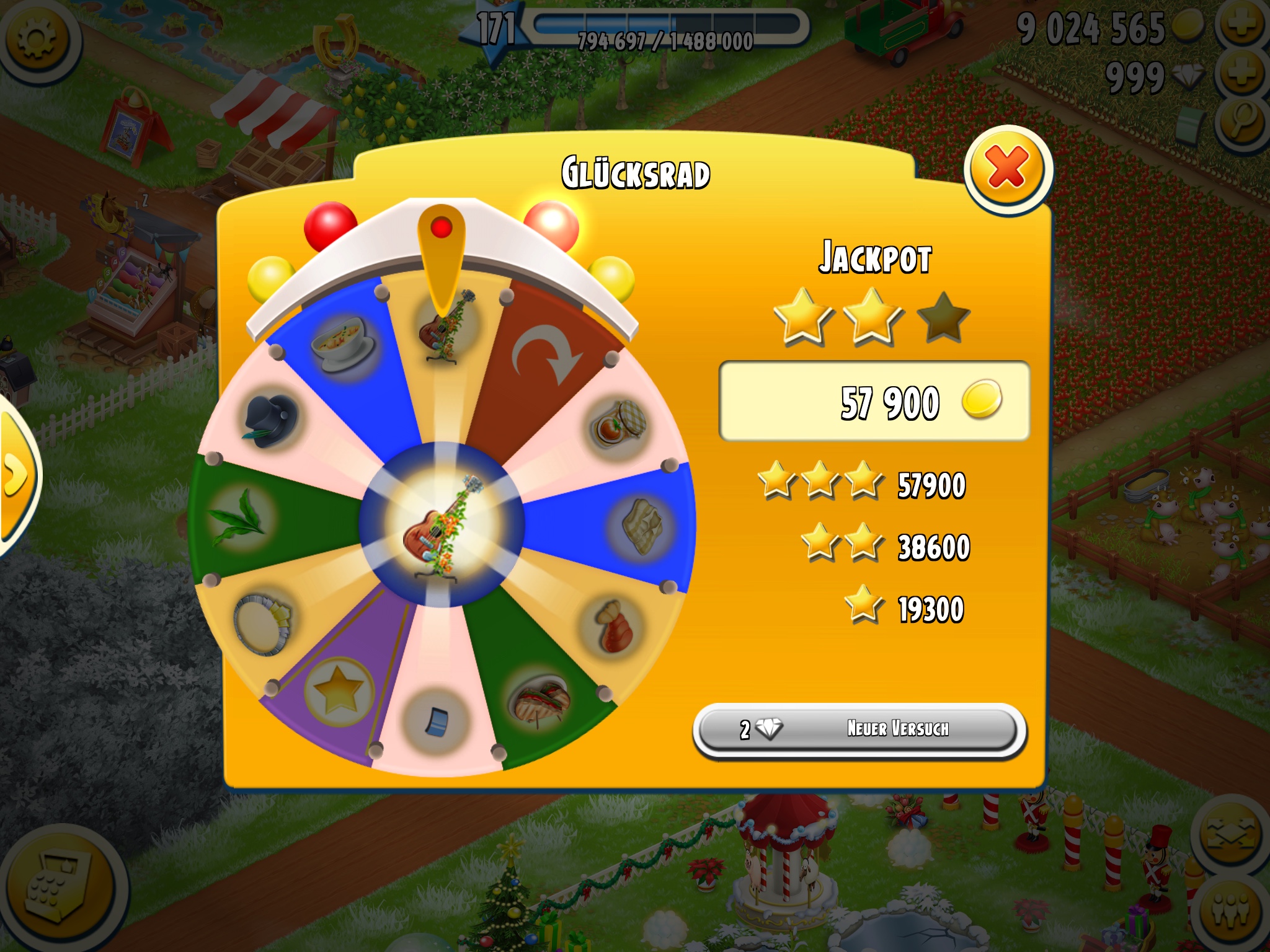This screenshot has width=1270, height=952.
Task: Click the Neuer Versuch button
Action: pyautogui.click(x=859, y=729)
